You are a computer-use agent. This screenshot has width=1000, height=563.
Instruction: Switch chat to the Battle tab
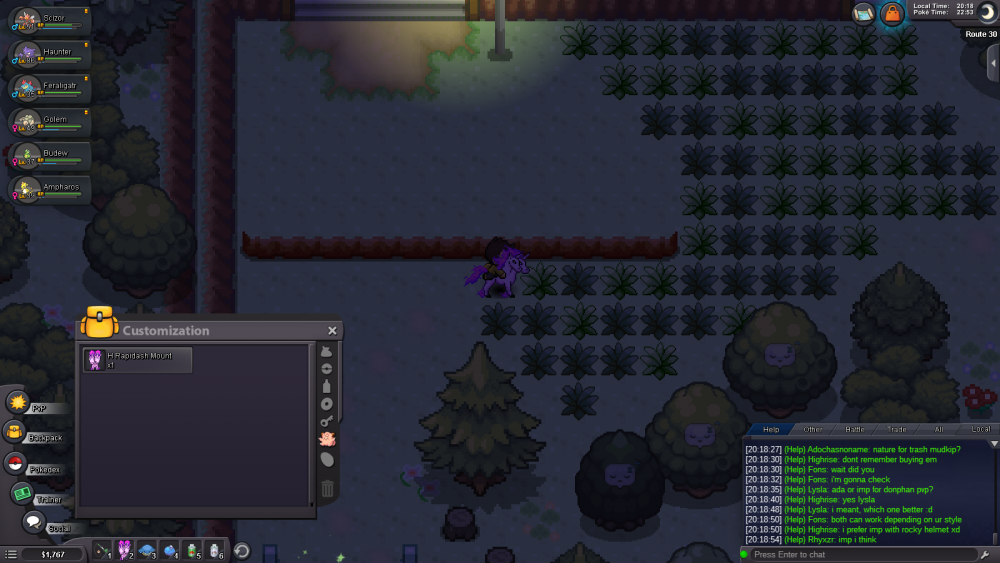click(855, 429)
